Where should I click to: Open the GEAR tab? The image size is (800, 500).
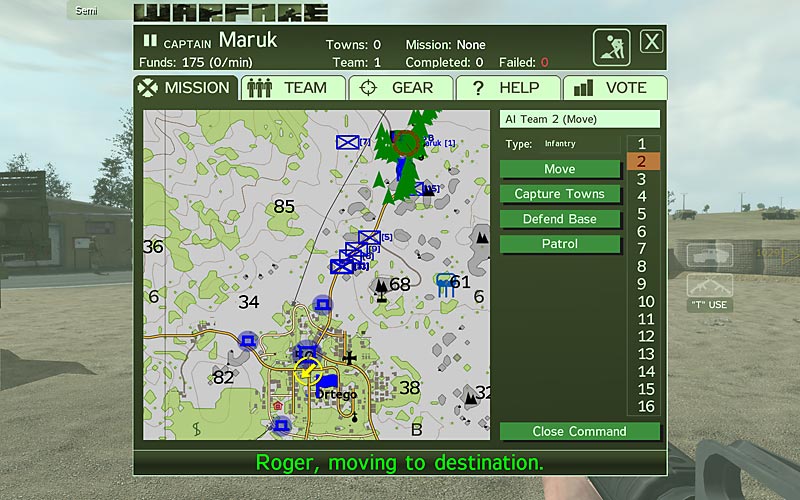401,88
